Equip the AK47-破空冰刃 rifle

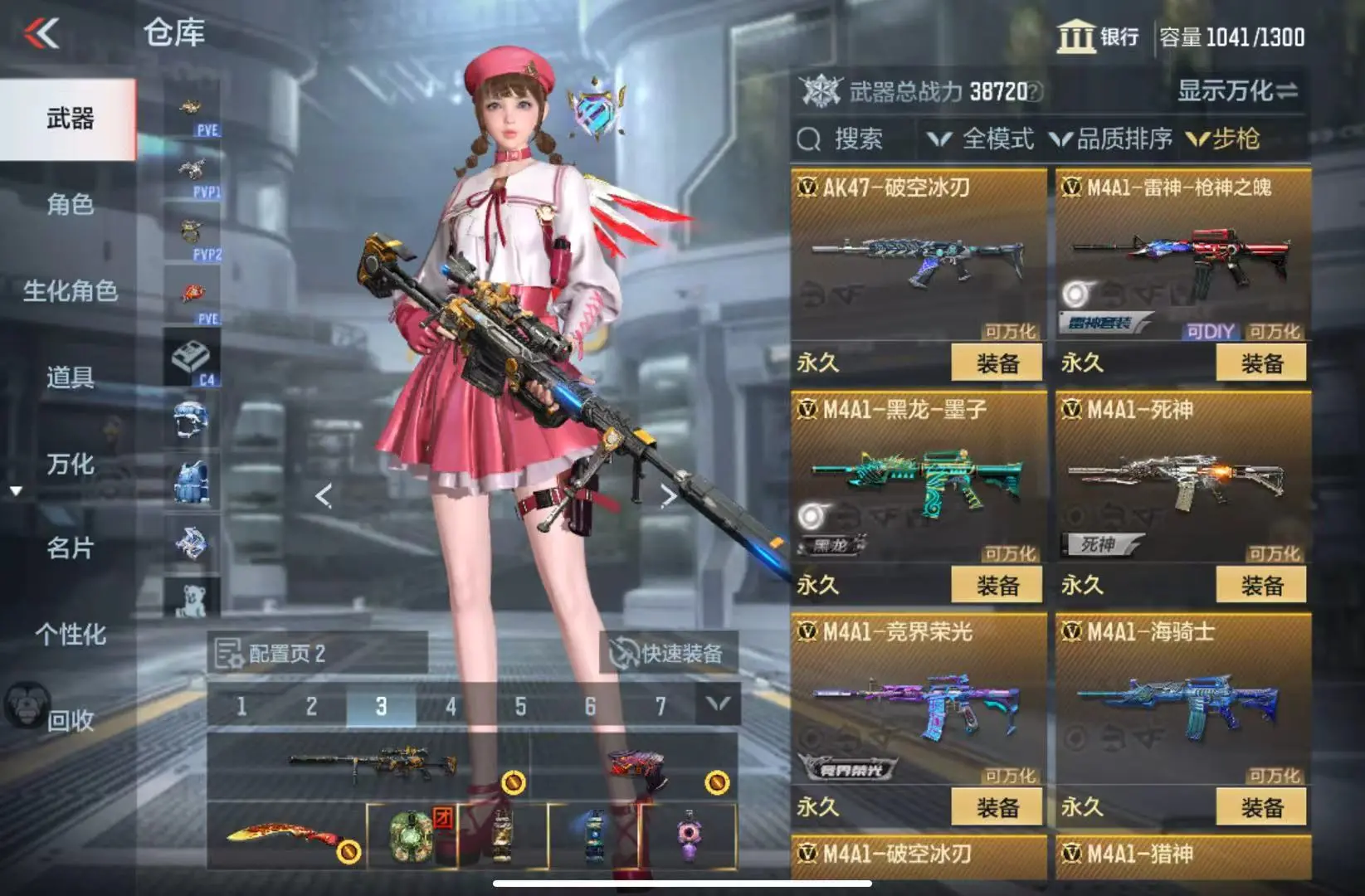pyautogui.click(x=997, y=363)
